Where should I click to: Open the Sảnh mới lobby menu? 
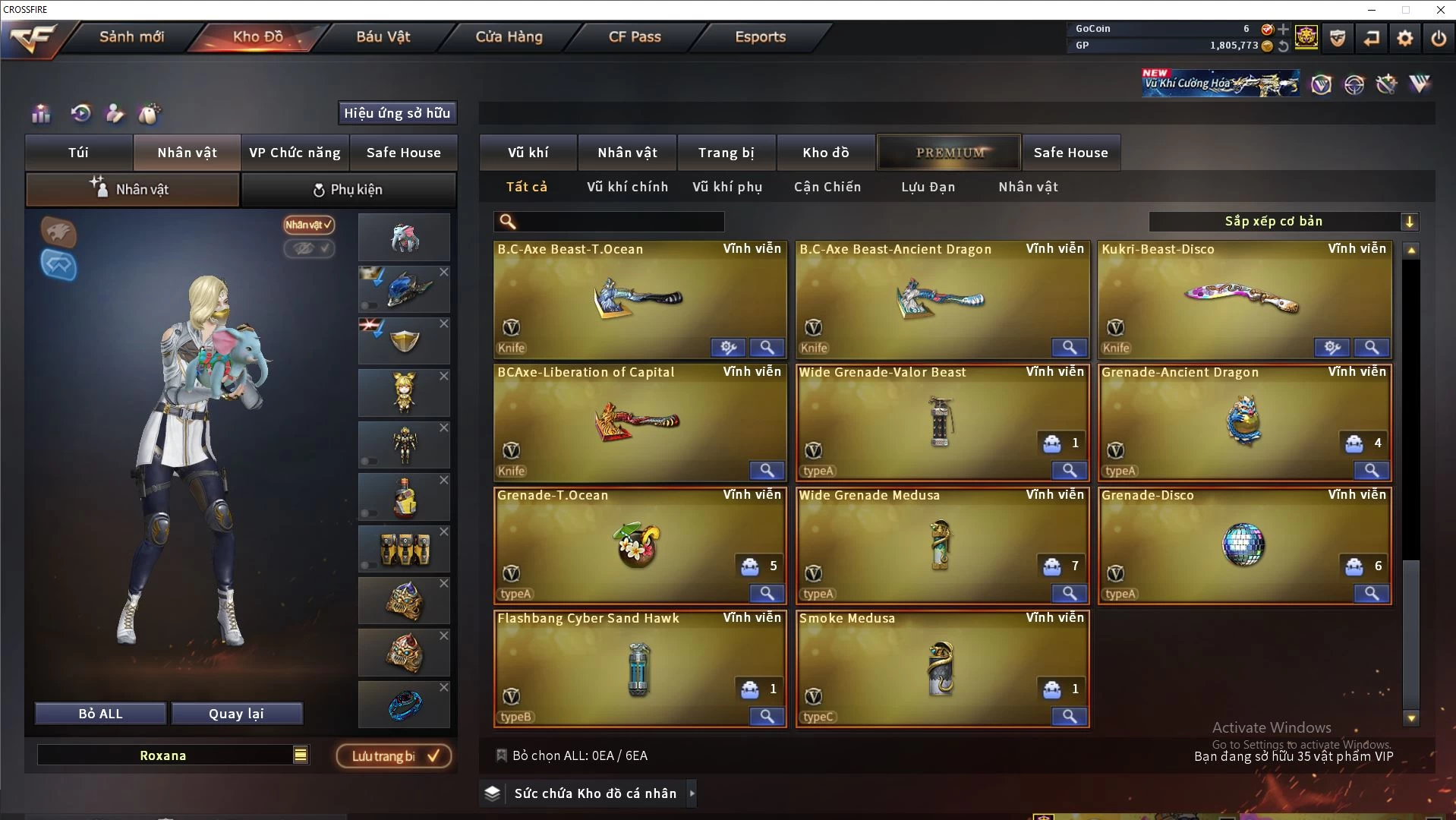click(x=131, y=36)
